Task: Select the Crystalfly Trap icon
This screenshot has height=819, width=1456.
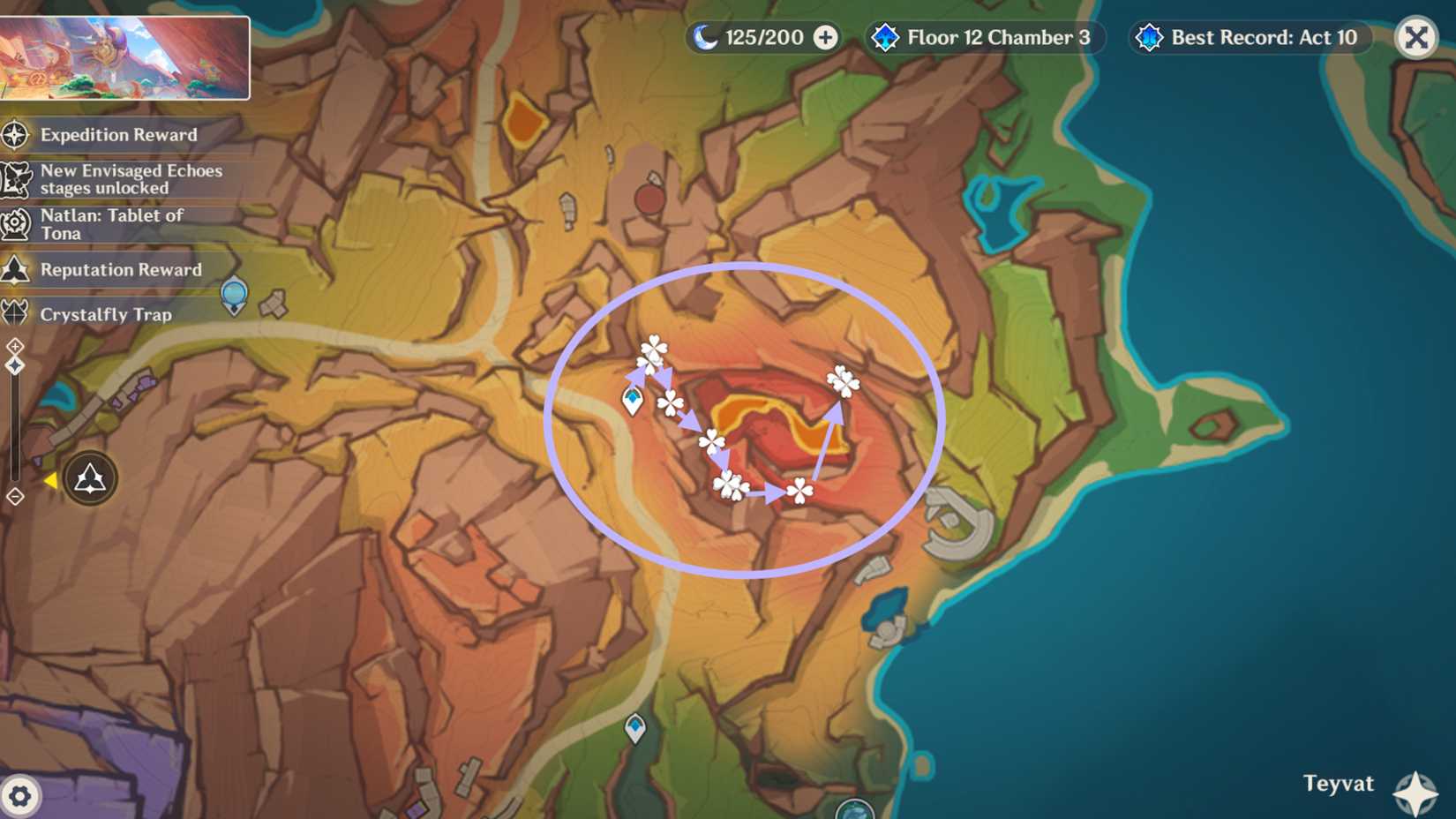Action: click(x=14, y=313)
